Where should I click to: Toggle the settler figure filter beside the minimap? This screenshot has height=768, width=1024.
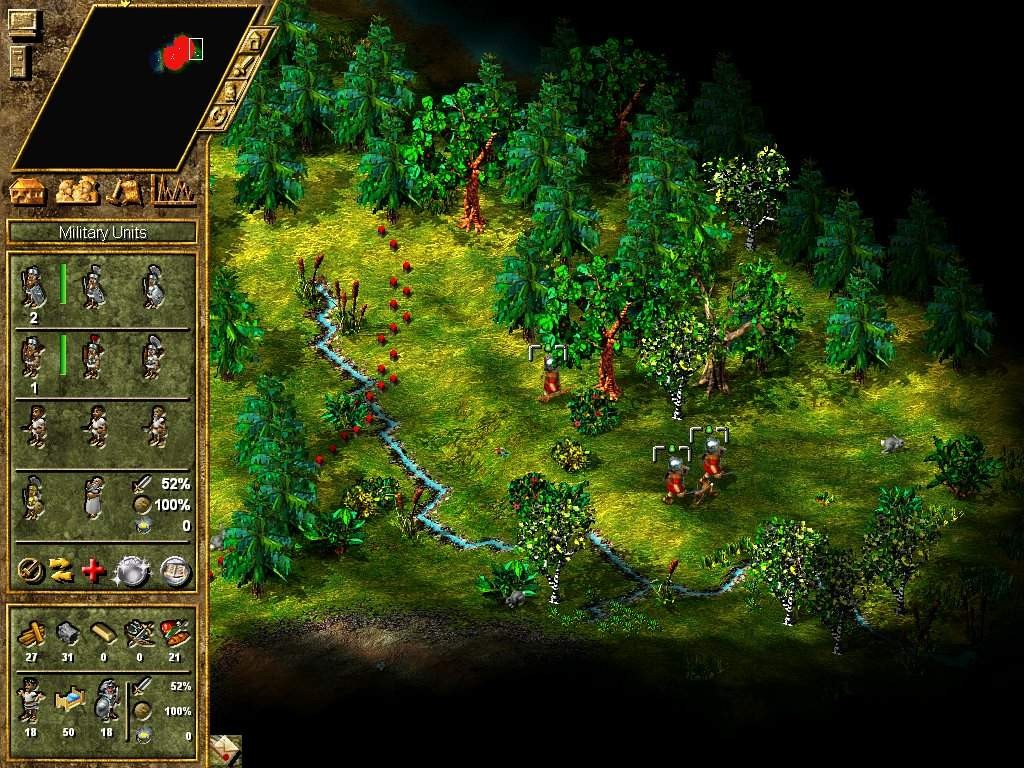pos(231,92)
